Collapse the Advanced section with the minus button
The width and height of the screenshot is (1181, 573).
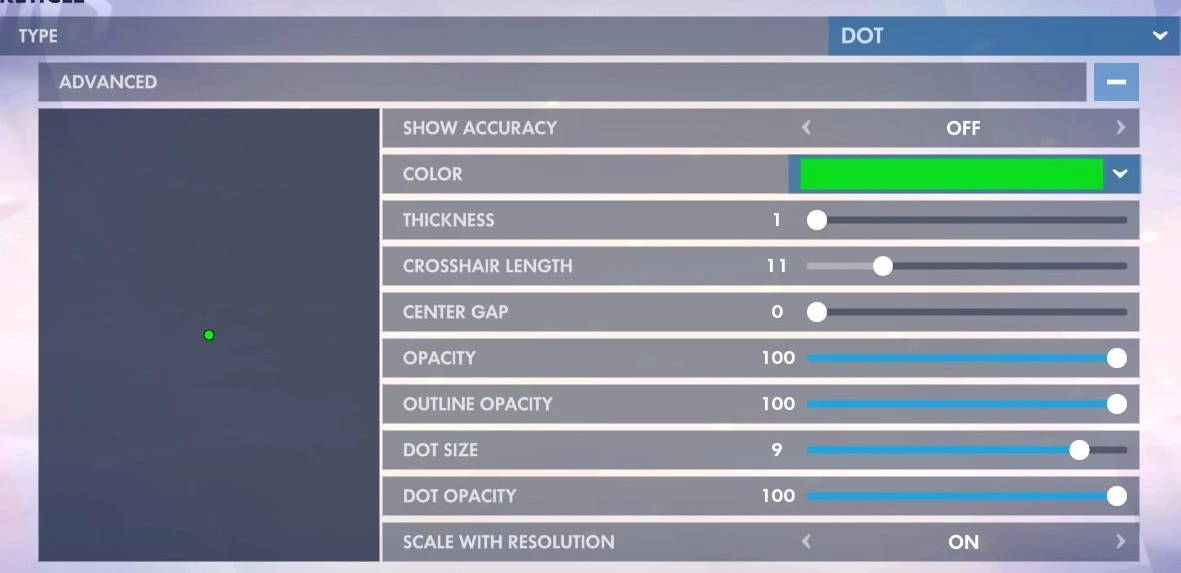[x=1116, y=82]
